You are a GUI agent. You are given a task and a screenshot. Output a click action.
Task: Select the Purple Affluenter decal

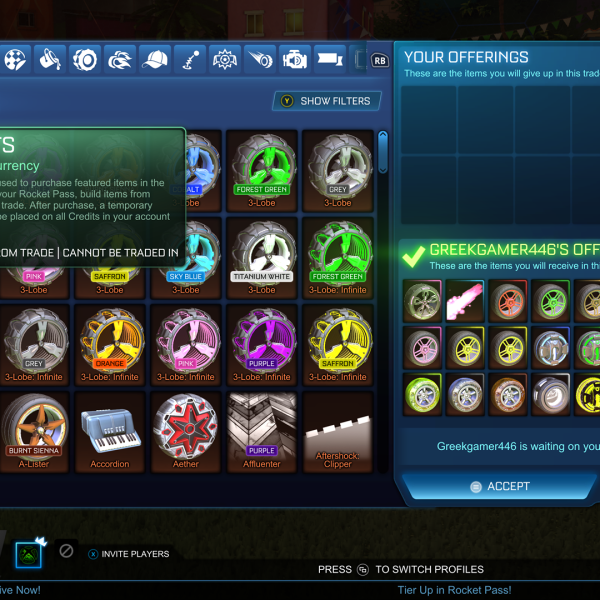262,432
